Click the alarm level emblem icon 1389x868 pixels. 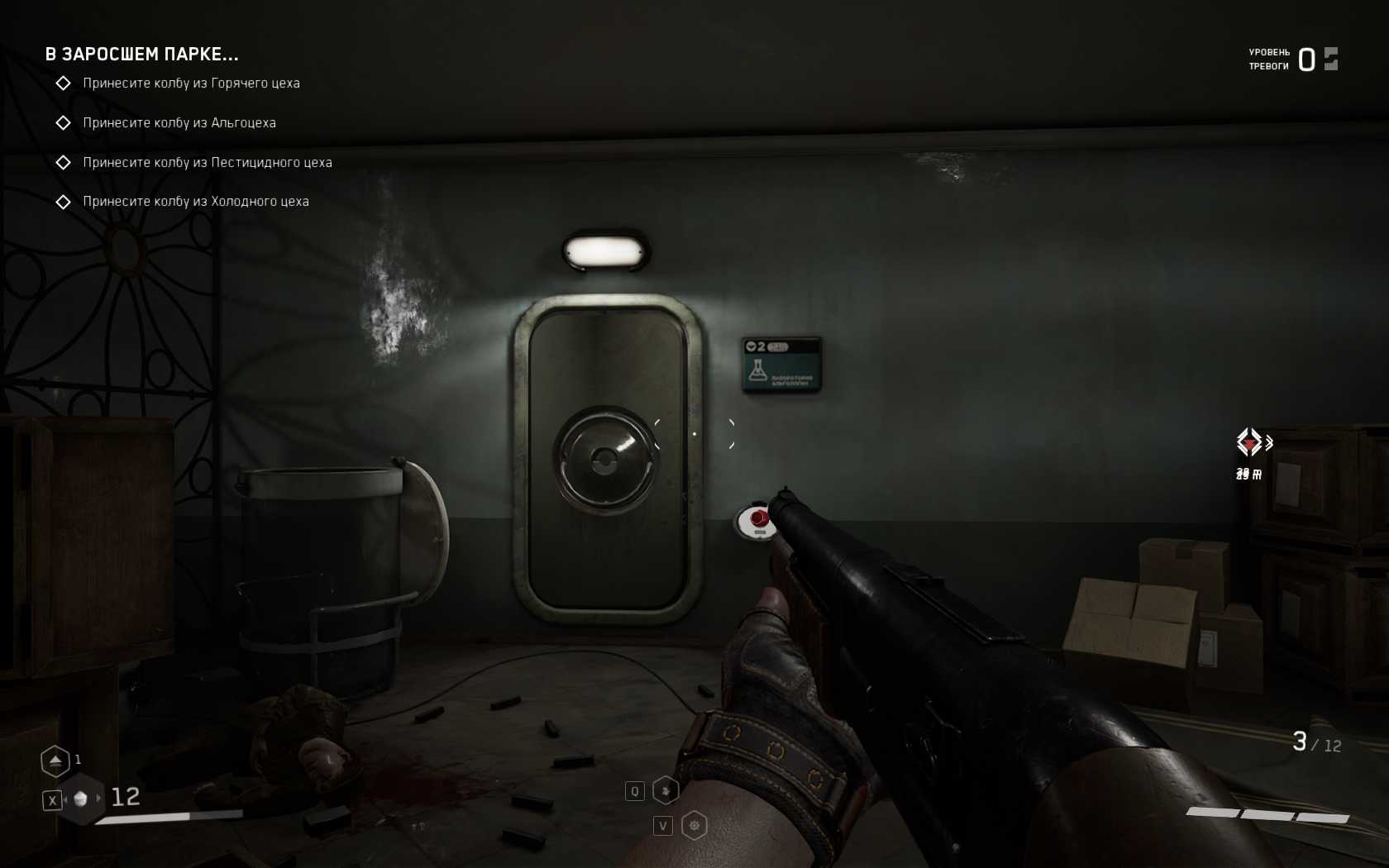point(1330,59)
